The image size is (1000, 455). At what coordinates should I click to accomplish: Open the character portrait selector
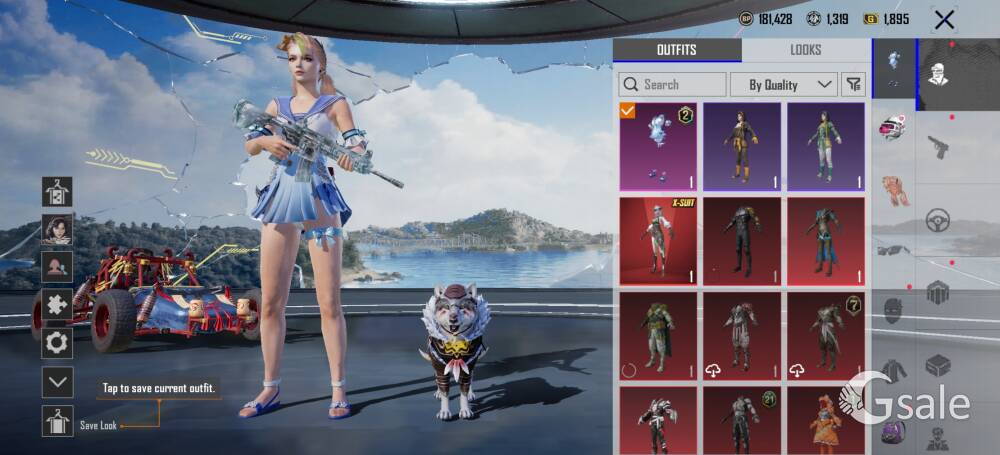57,229
